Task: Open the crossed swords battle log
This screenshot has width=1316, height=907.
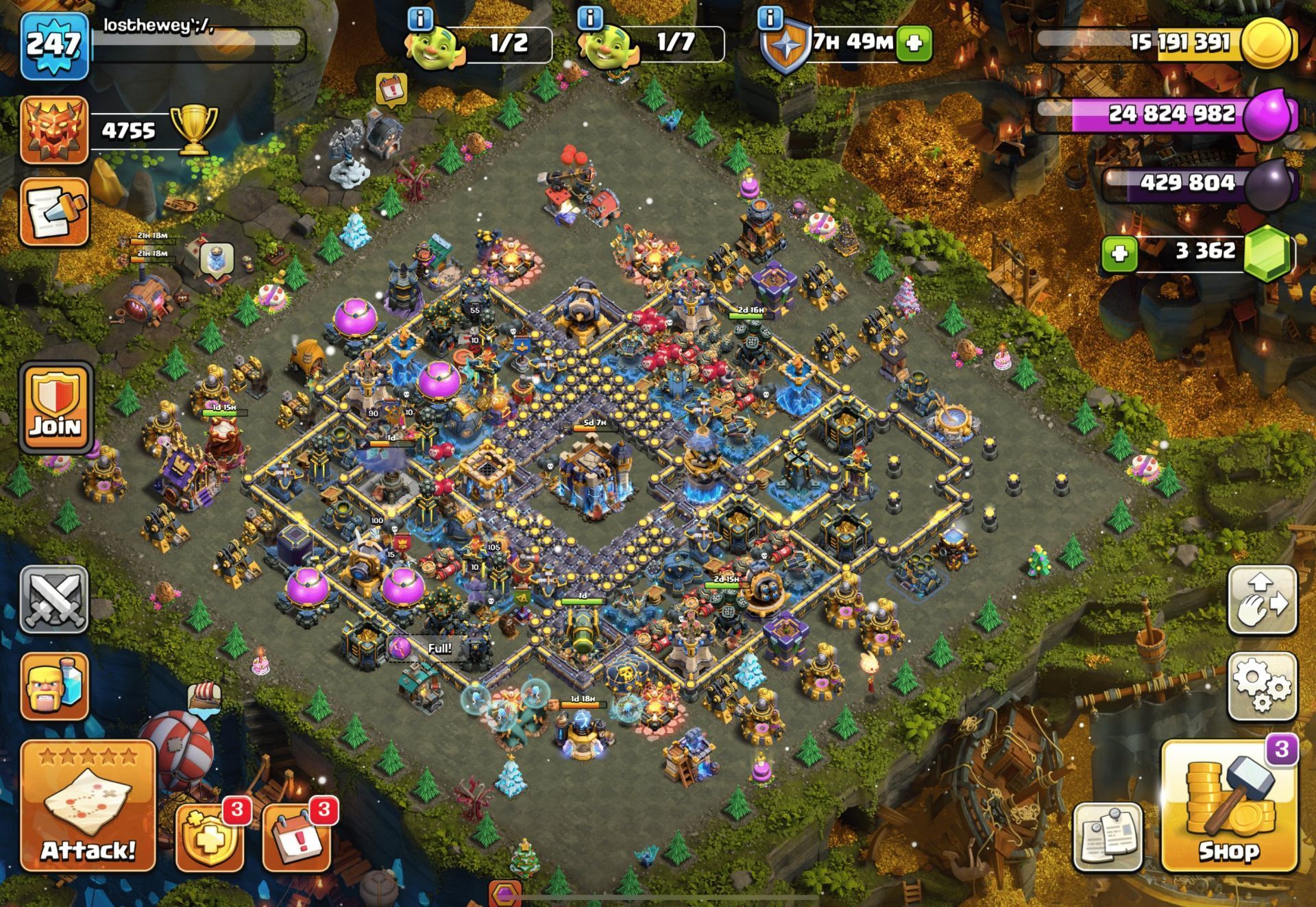Action: tap(54, 600)
